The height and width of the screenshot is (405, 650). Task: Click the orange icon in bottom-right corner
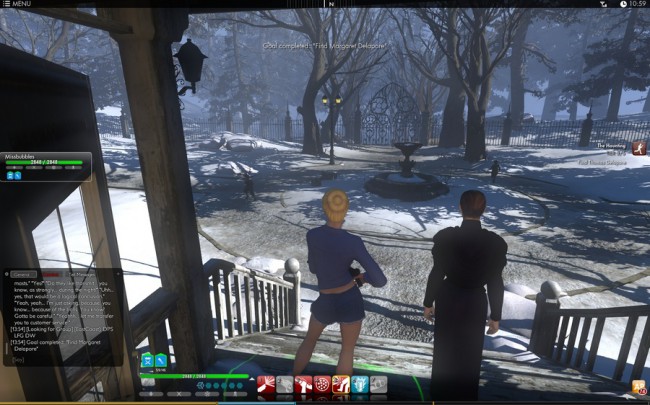pos(637,386)
